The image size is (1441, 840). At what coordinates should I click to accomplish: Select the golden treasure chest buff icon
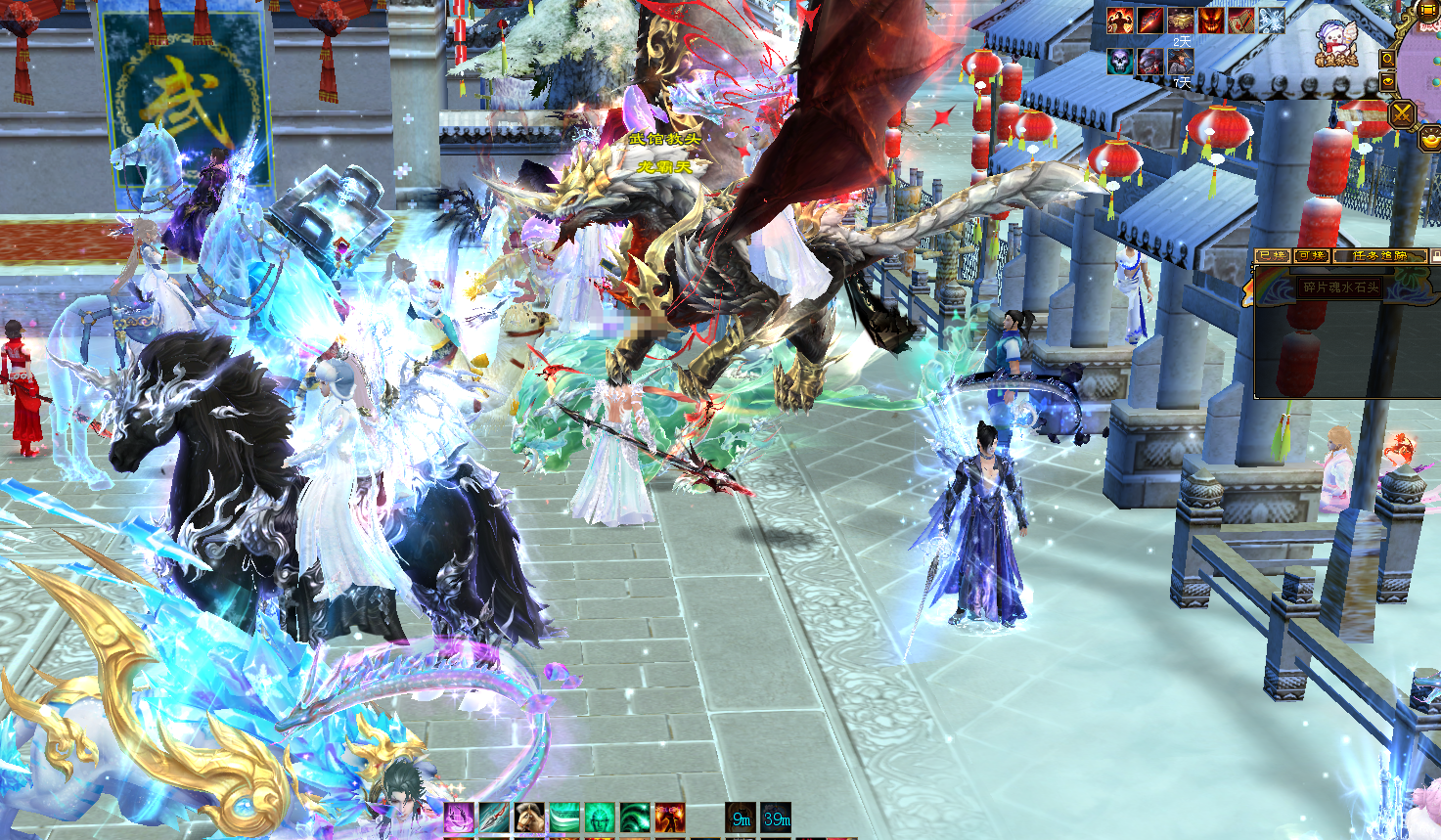click(1181, 20)
